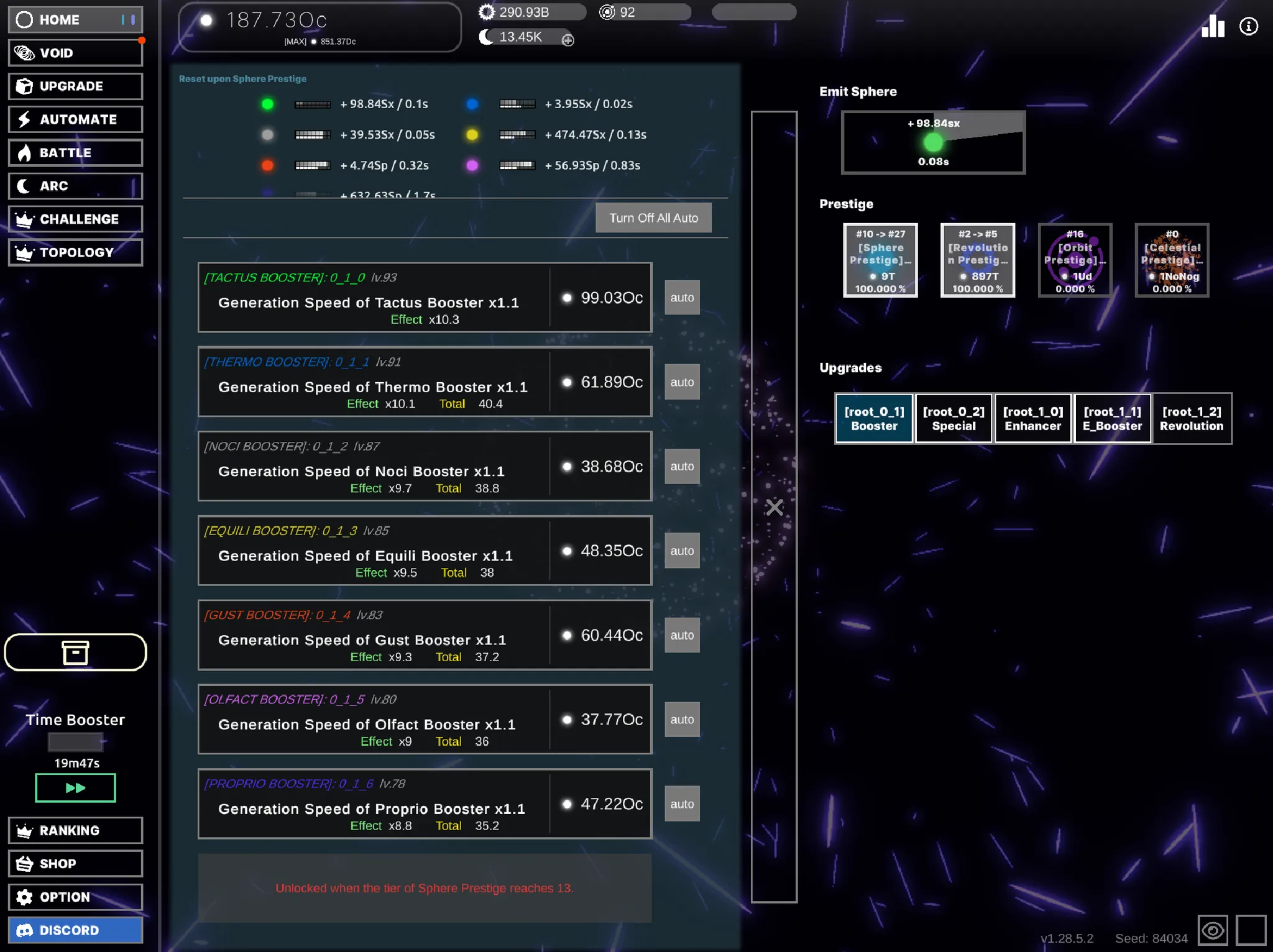Open the Void panel
Screen dimensions: 1273x952
click(75, 52)
